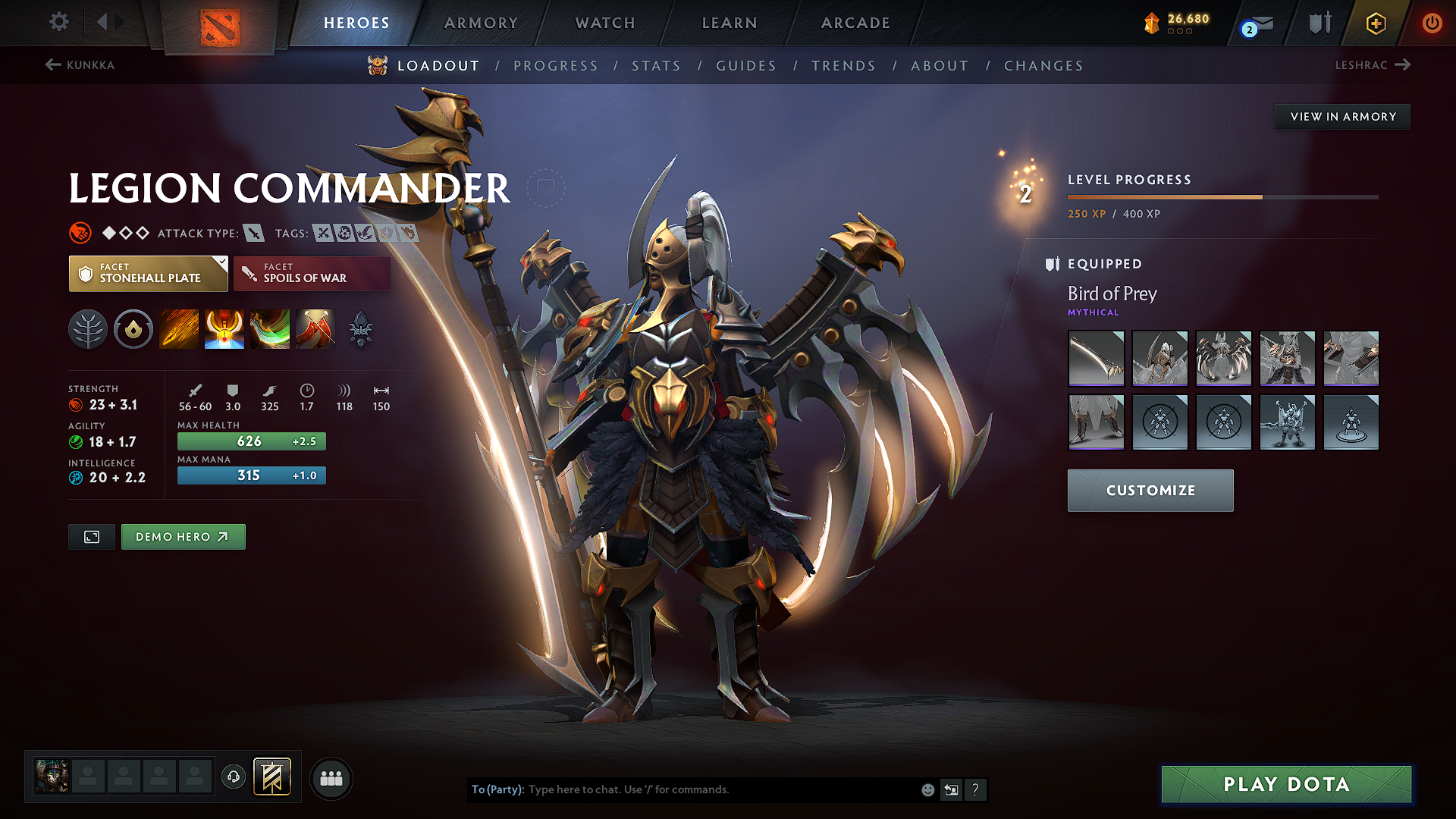Select the Spoils of War facet
Screen dimensions: 1456x819
click(x=312, y=274)
